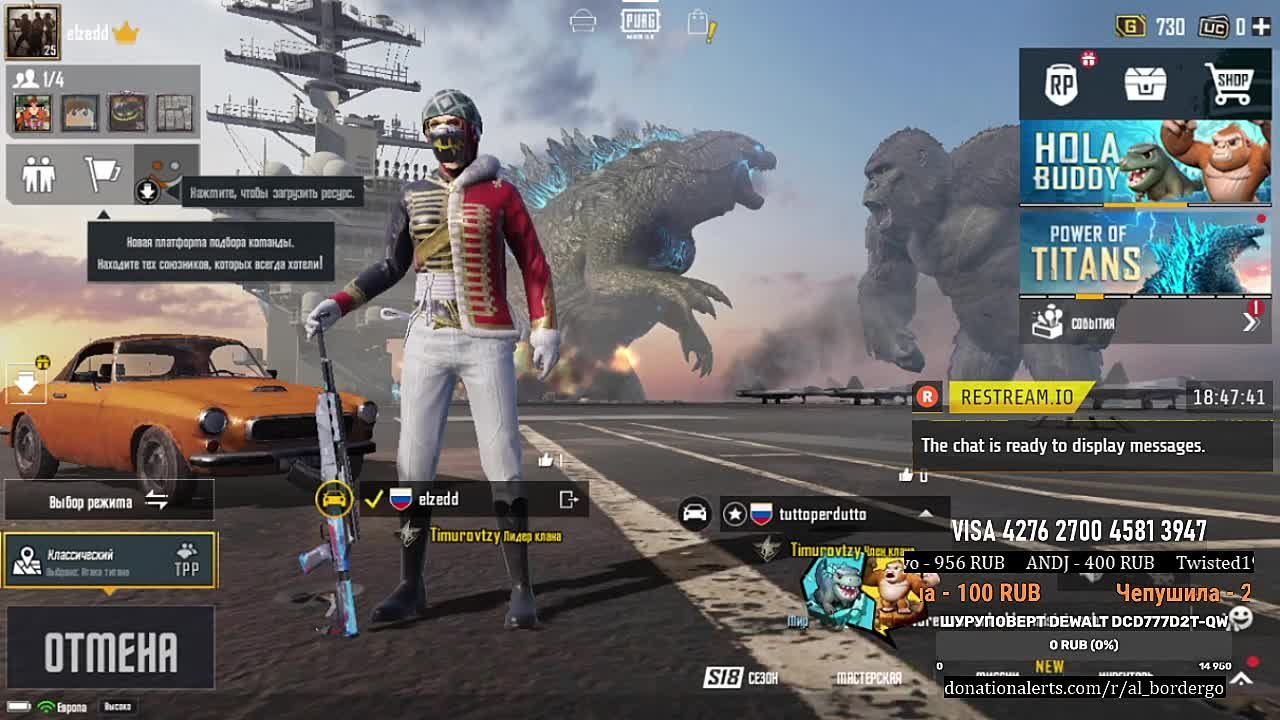This screenshot has width=1280, height=720.
Task: Open the clipboard missions icon with exclamation mark
Action: pos(701,25)
